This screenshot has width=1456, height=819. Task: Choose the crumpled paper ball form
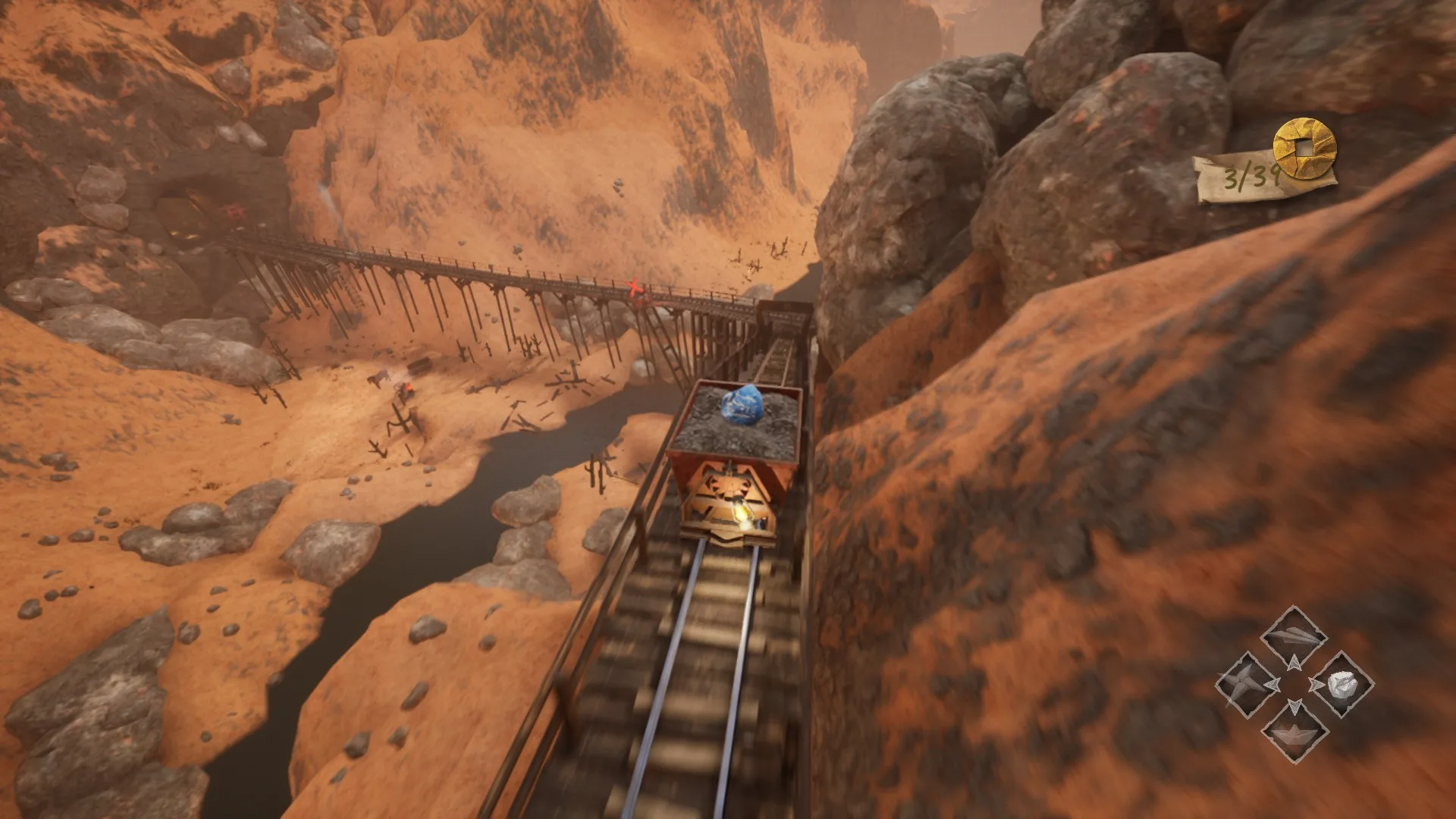pos(1341,684)
